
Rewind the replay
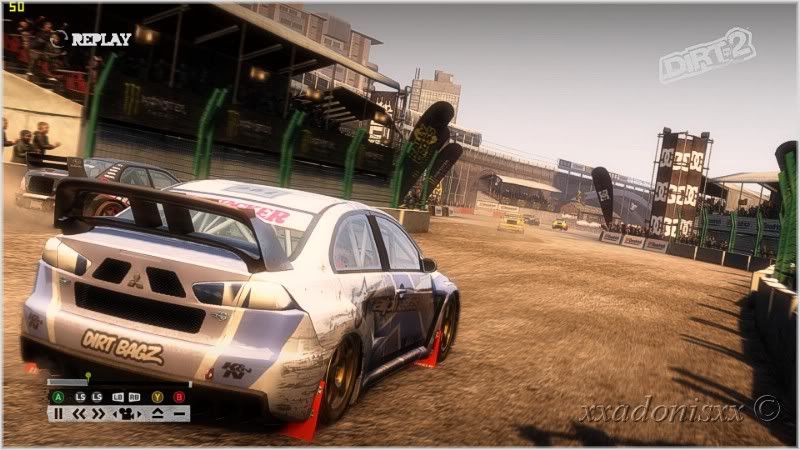(x=79, y=413)
